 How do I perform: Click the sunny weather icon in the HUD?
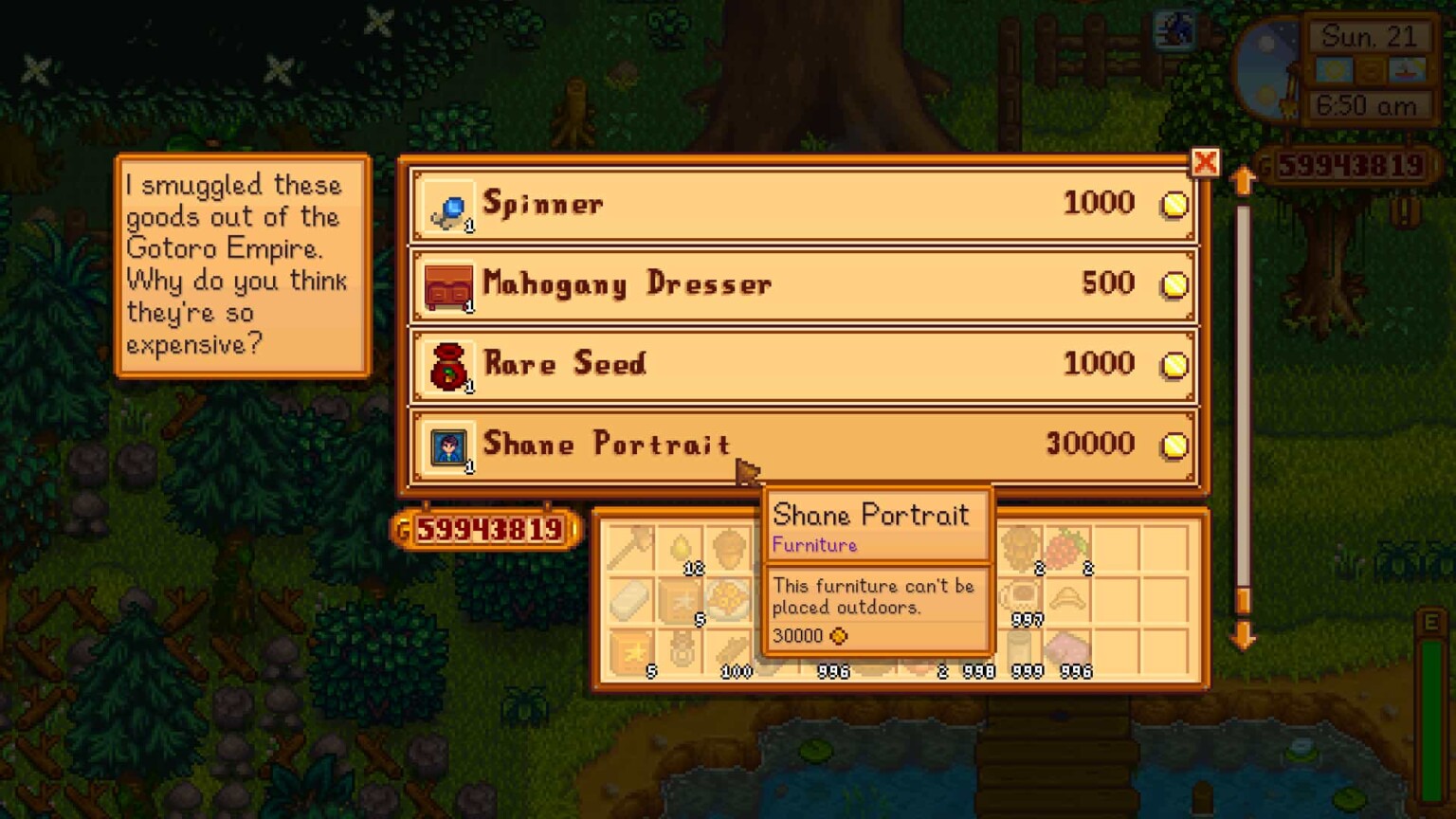pos(1337,69)
